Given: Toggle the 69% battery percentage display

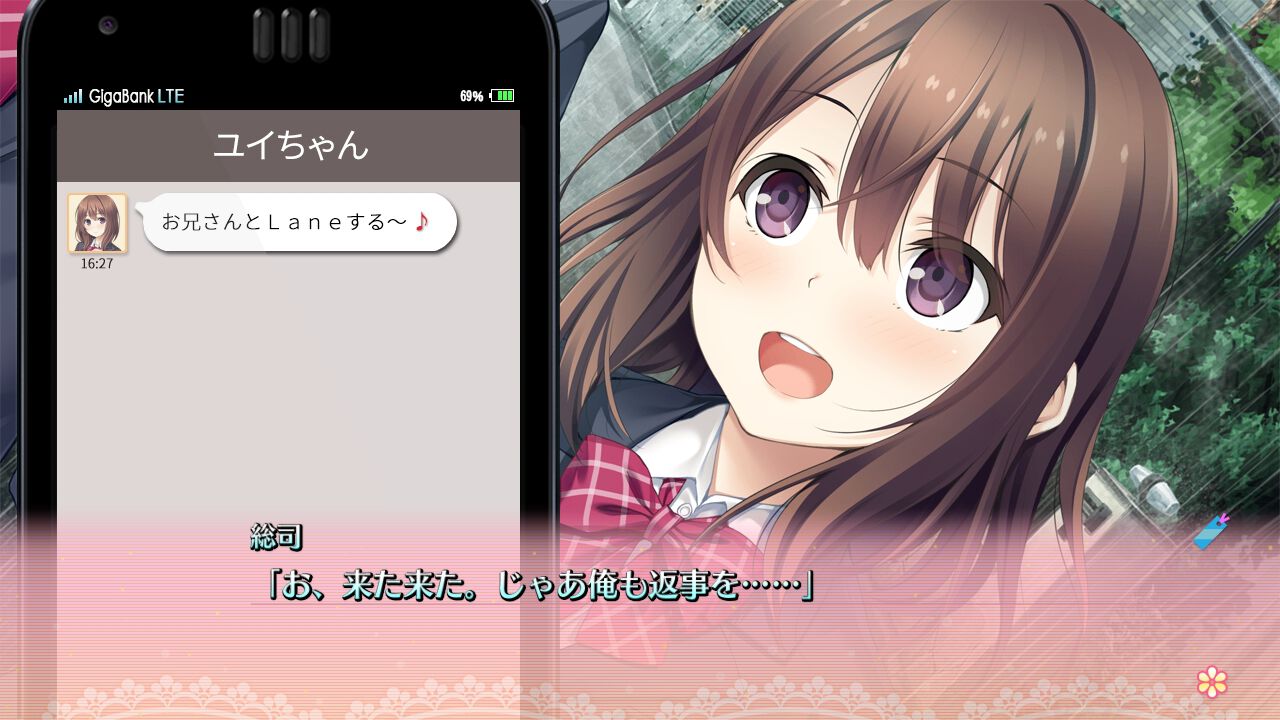Looking at the screenshot, I should [470, 96].
